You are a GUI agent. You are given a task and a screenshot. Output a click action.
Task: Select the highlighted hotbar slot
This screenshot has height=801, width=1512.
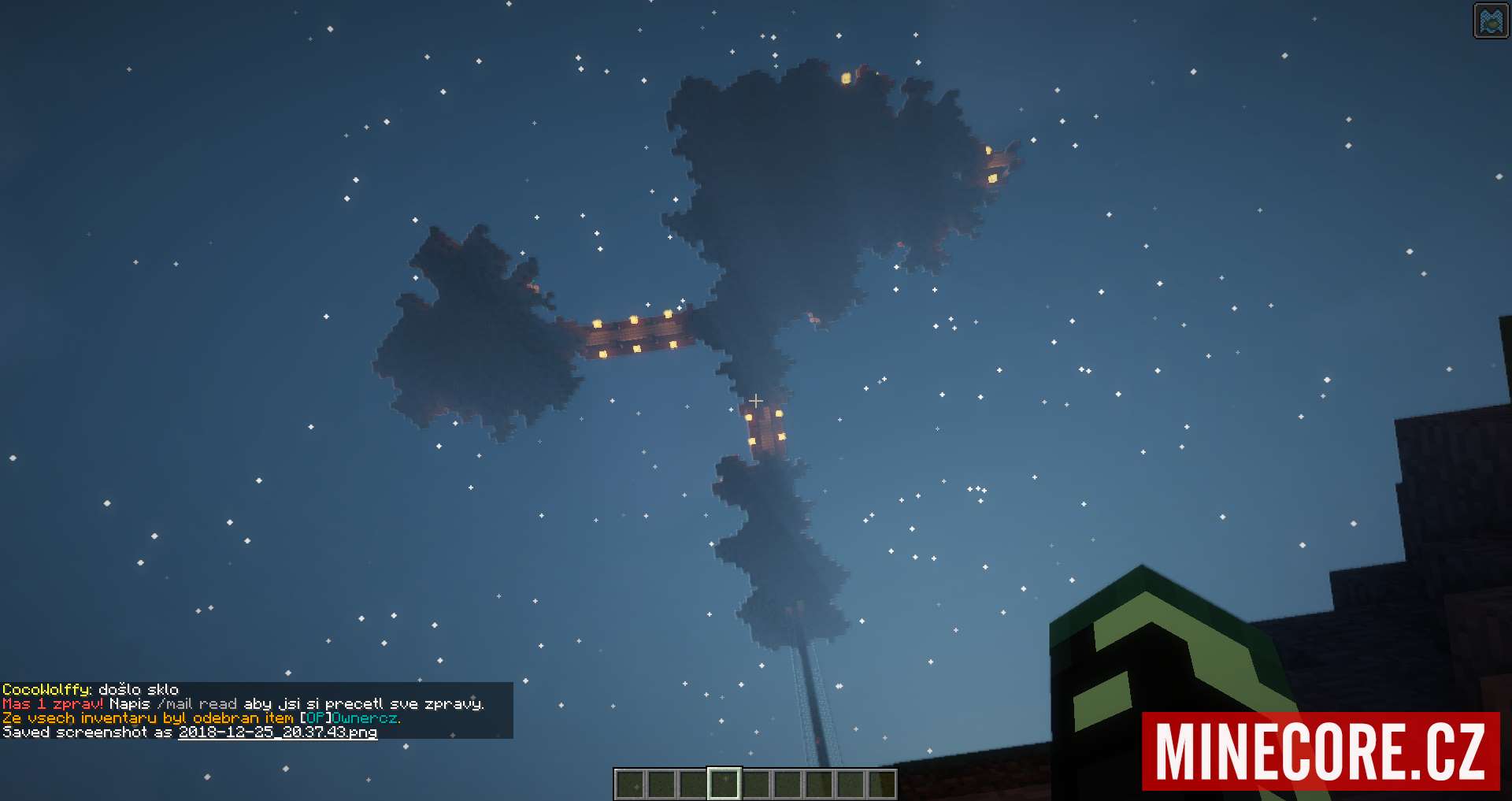[x=724, y=784]
